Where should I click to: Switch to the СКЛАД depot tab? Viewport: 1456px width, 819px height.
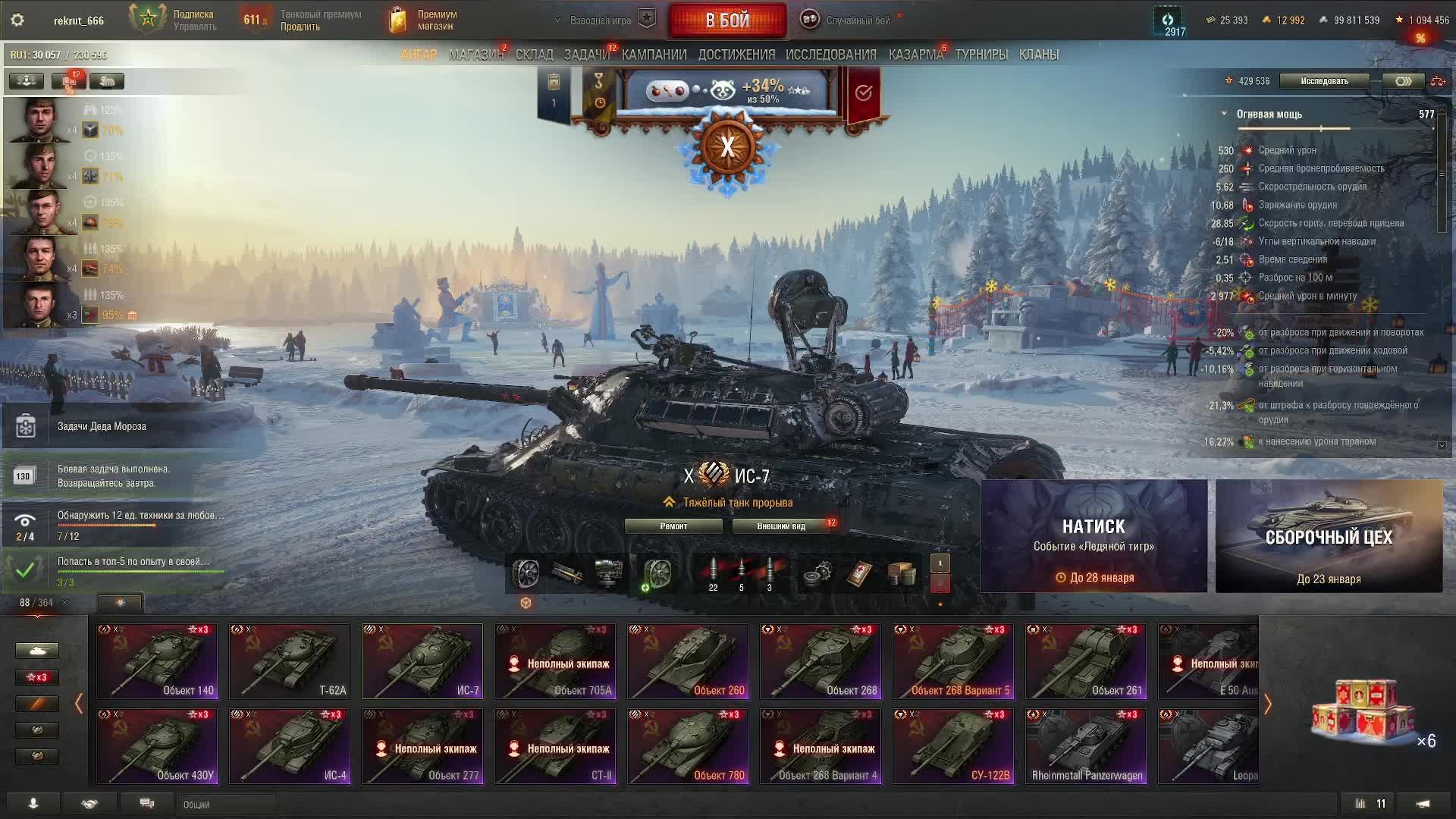pyautogui.click(x=534, y=55)
